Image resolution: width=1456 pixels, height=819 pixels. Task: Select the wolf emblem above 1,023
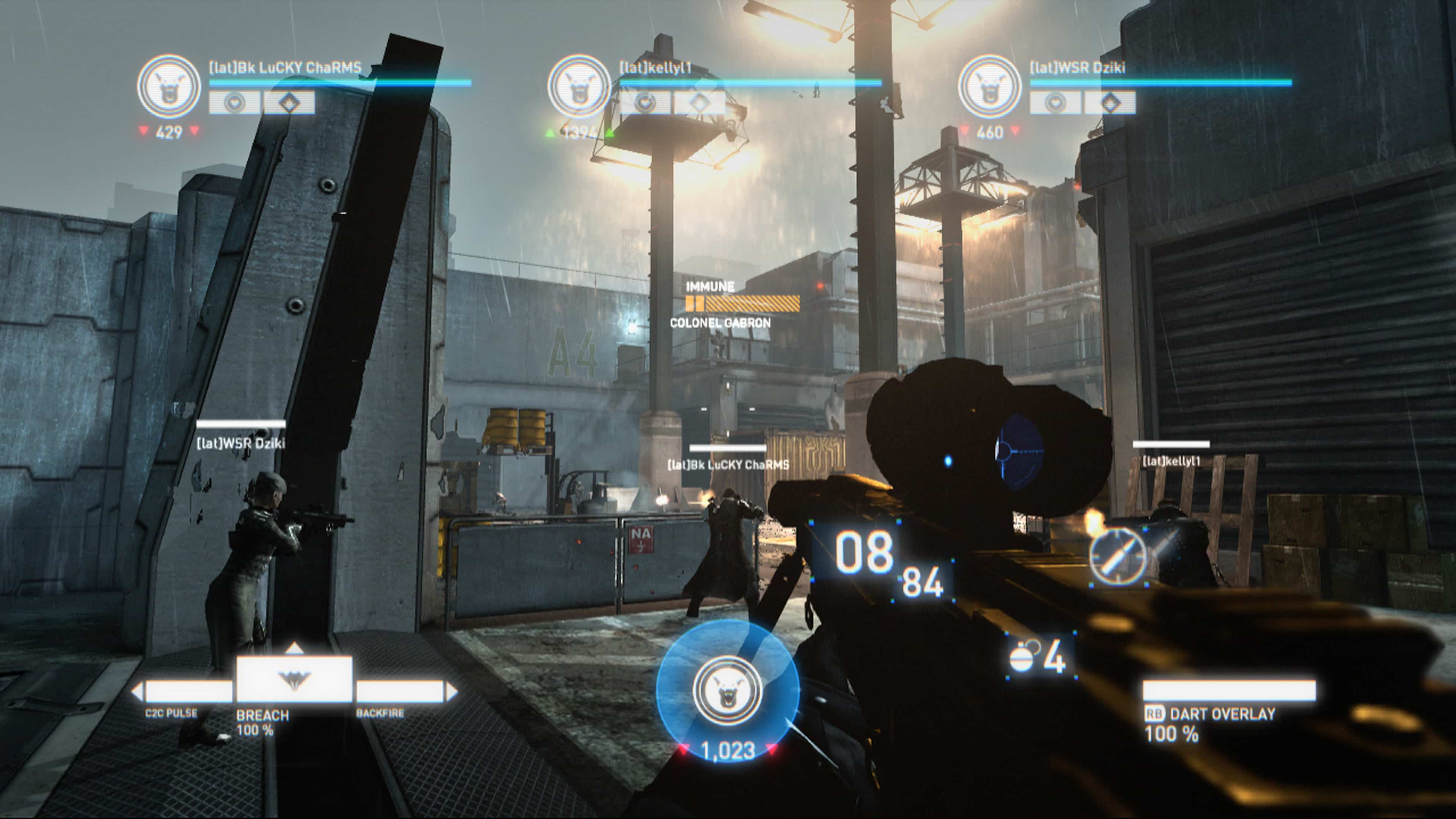(728, 690)
